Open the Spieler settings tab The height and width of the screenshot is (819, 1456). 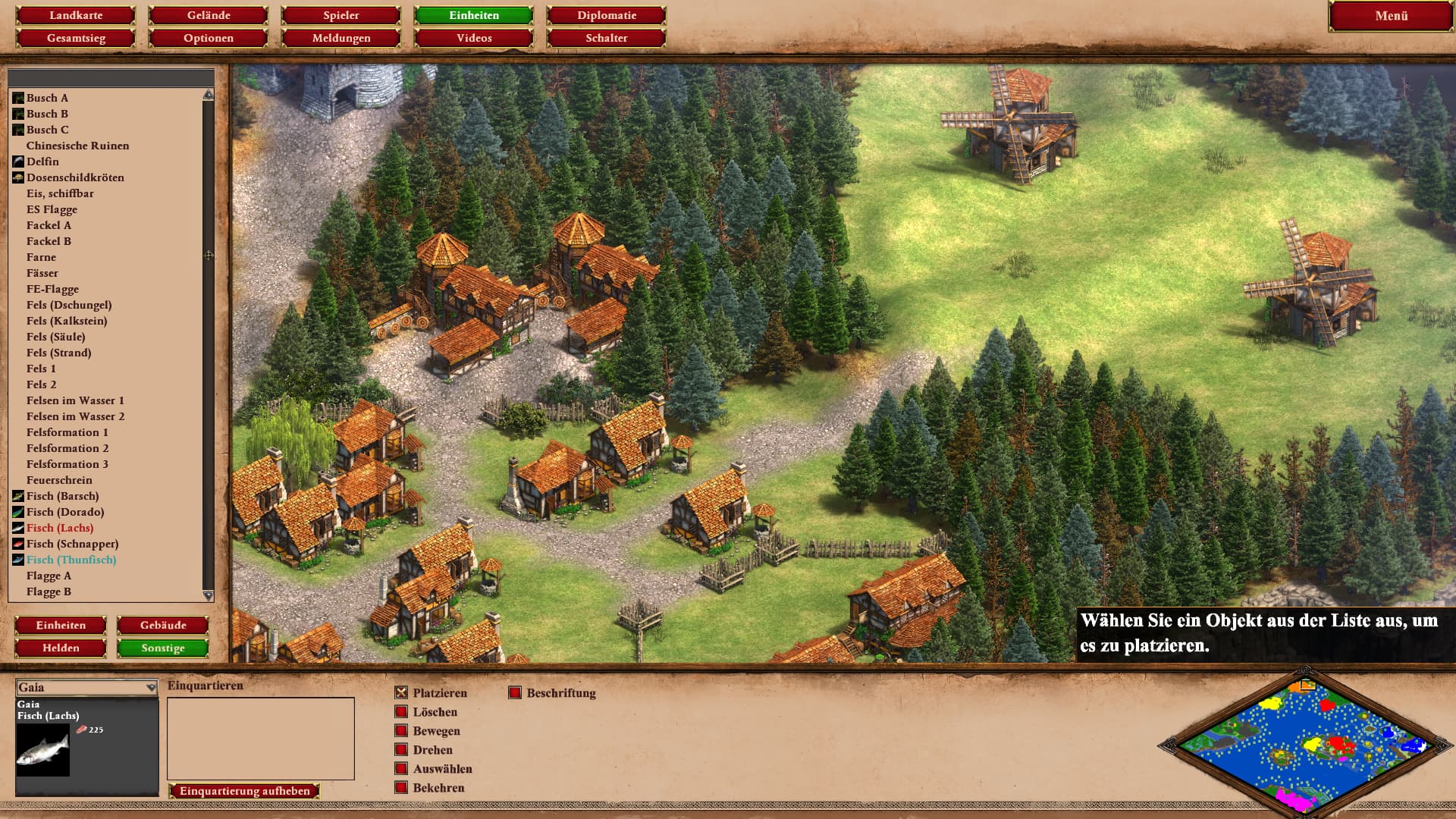point(341,15)
